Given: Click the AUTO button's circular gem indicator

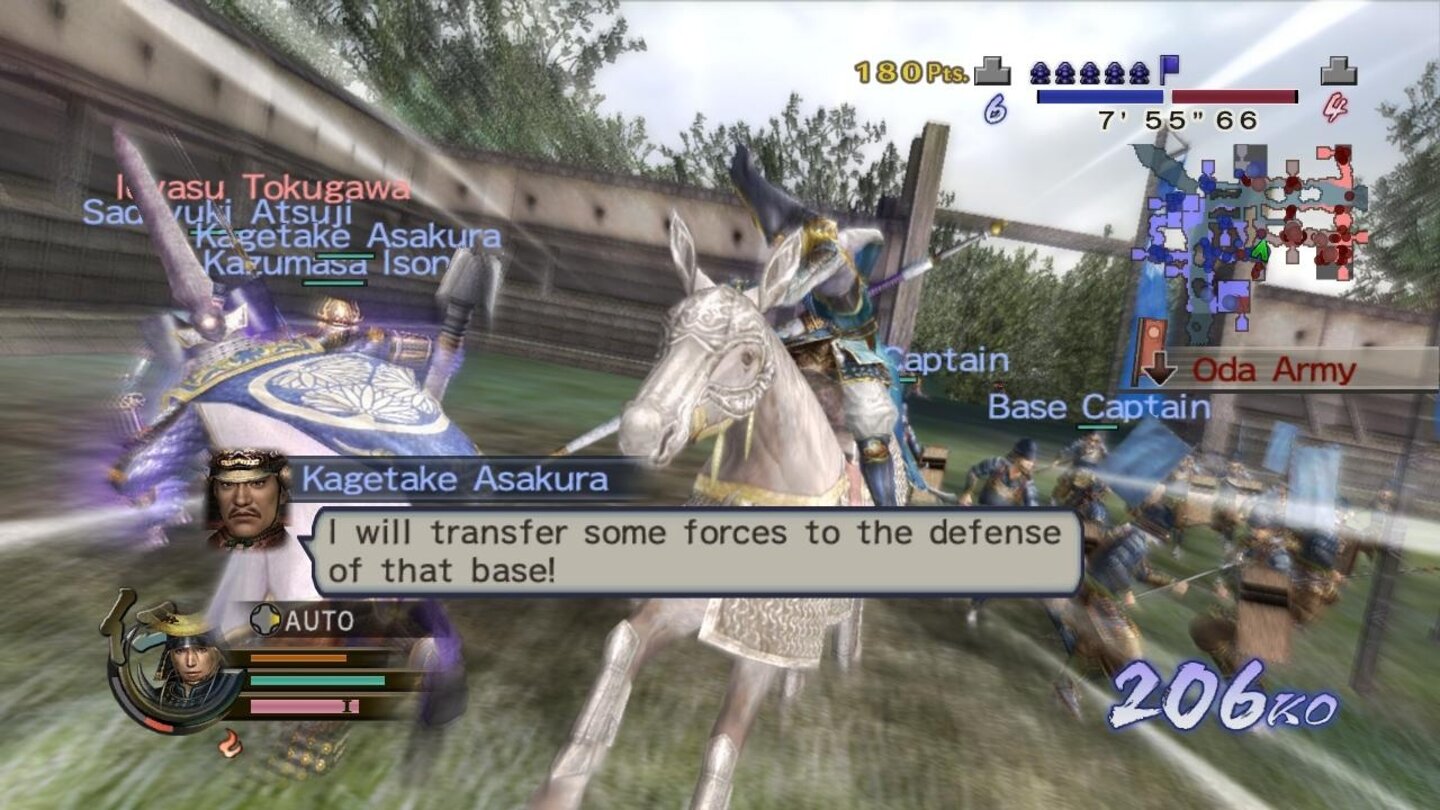Looking at the screenshot, I should [265, 617].
